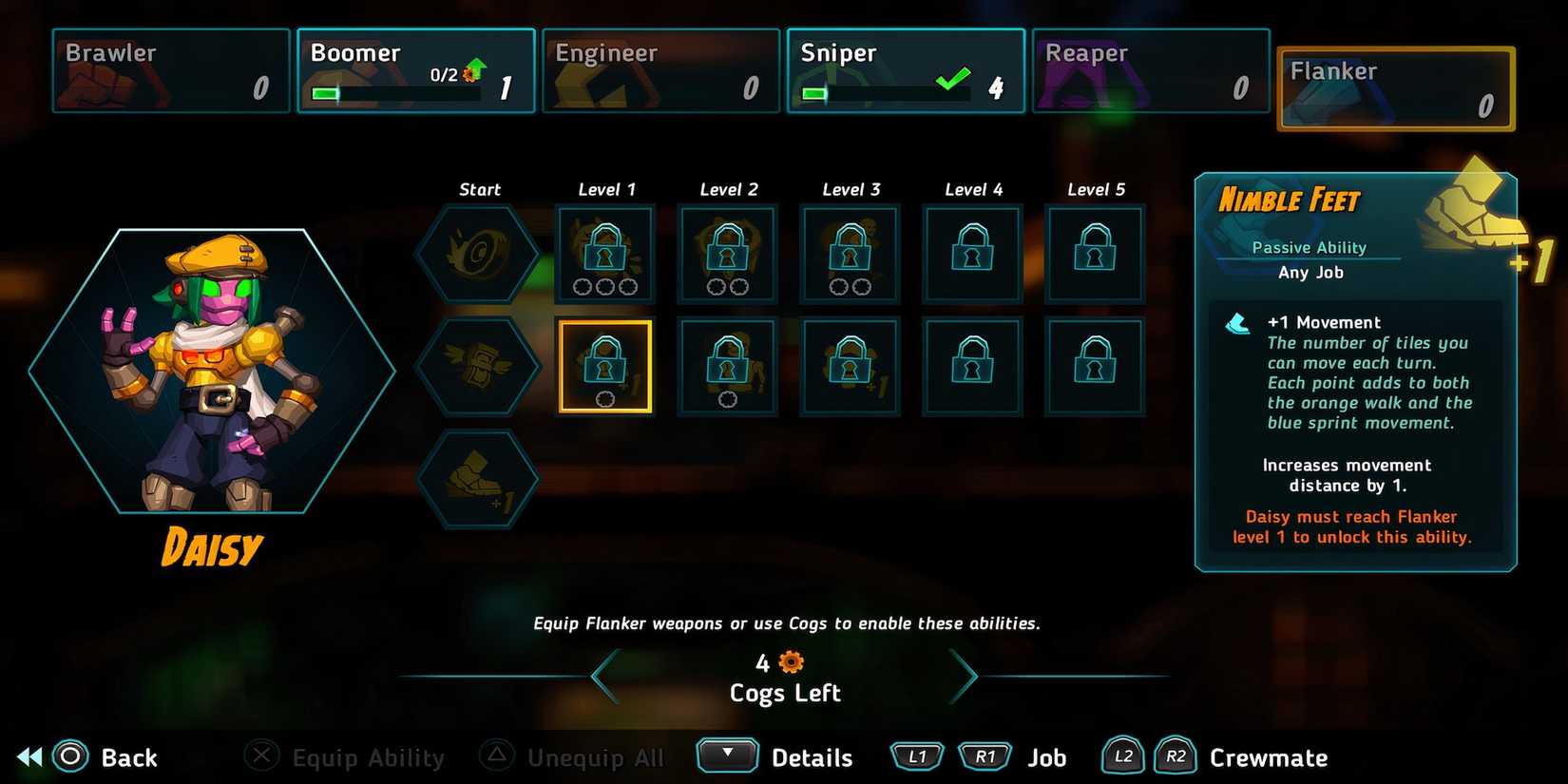1568x784 pixels.
Task: Select the highlighted locked Level 1 ability
Action: 606,366
